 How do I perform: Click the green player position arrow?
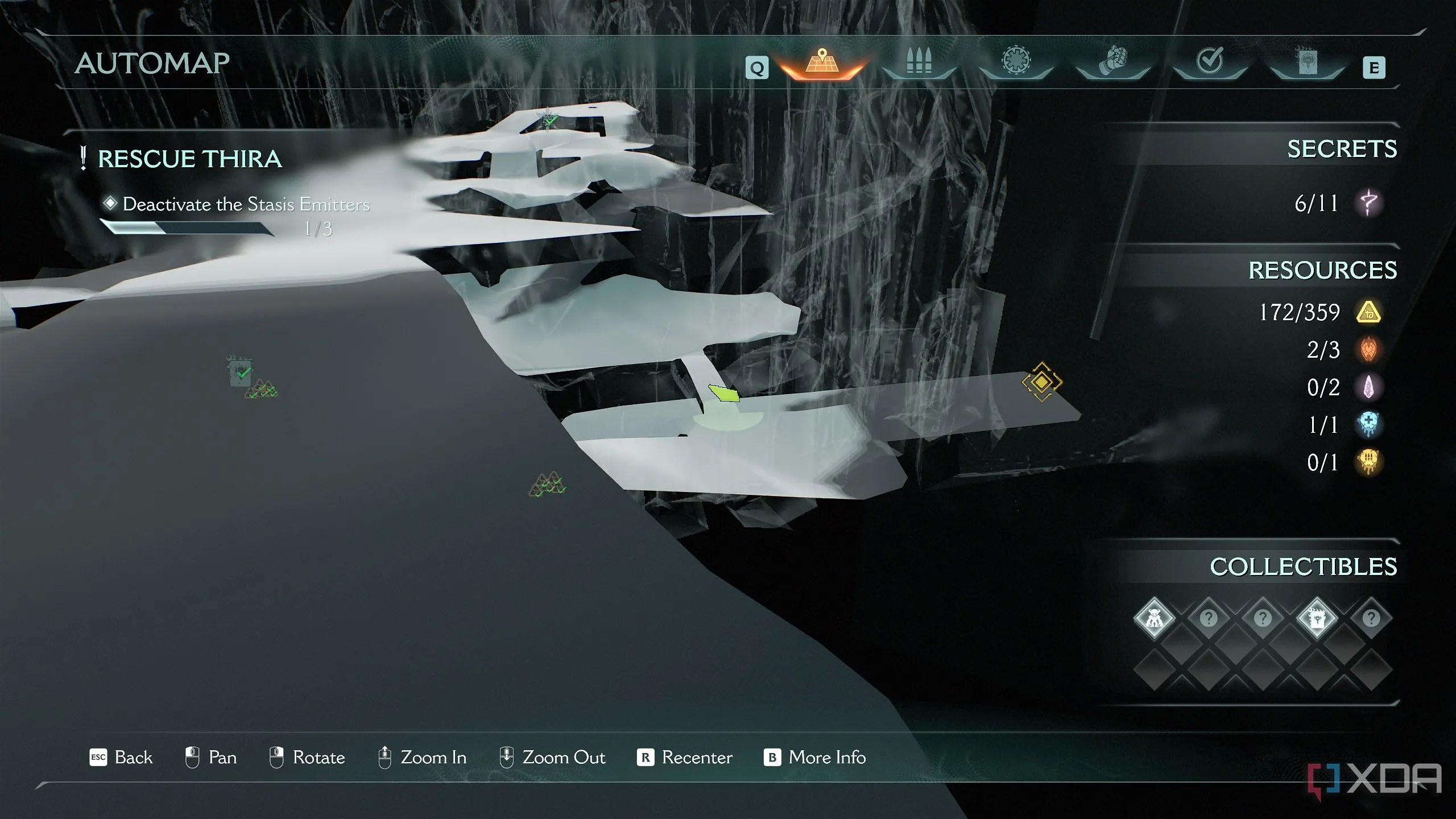723,393
